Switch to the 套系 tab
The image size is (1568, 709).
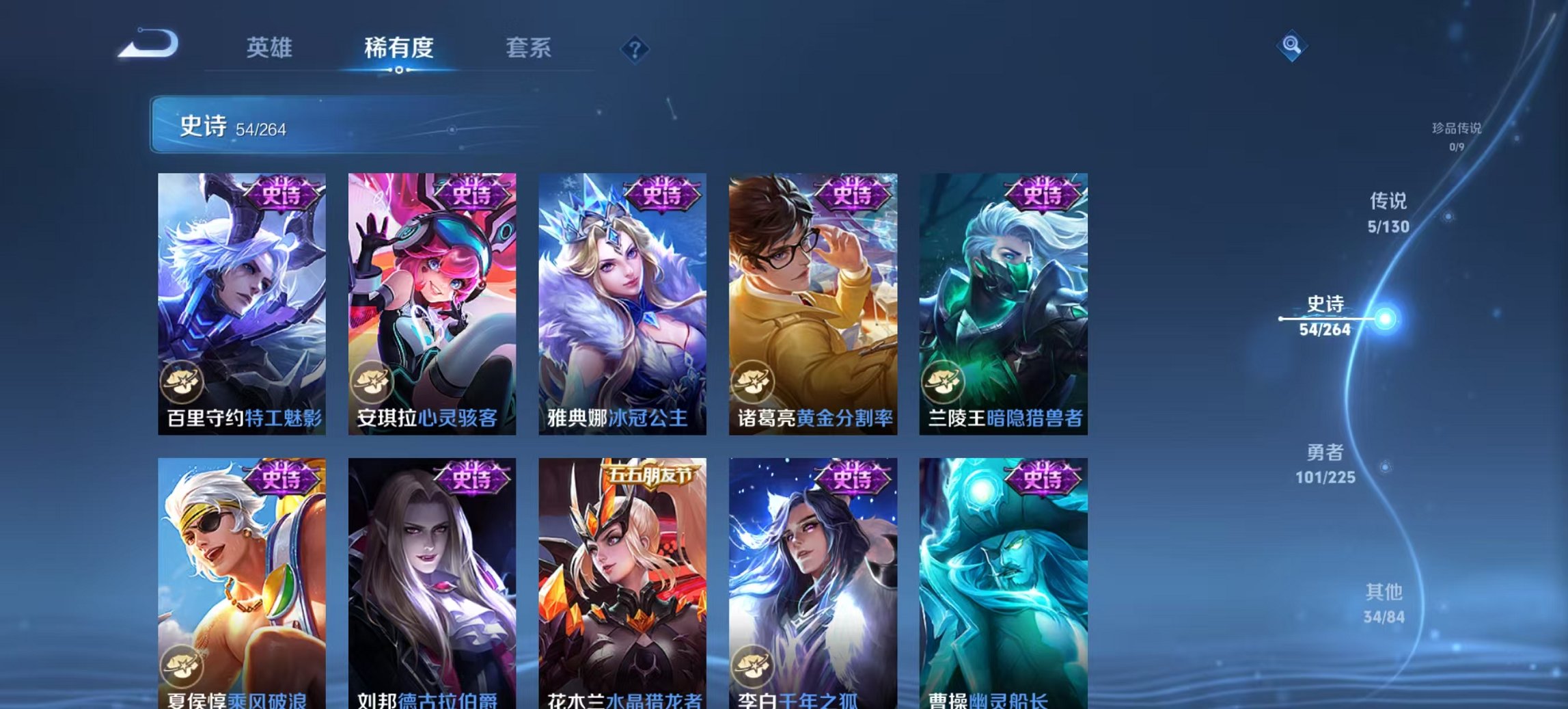(x=527, y=48)
